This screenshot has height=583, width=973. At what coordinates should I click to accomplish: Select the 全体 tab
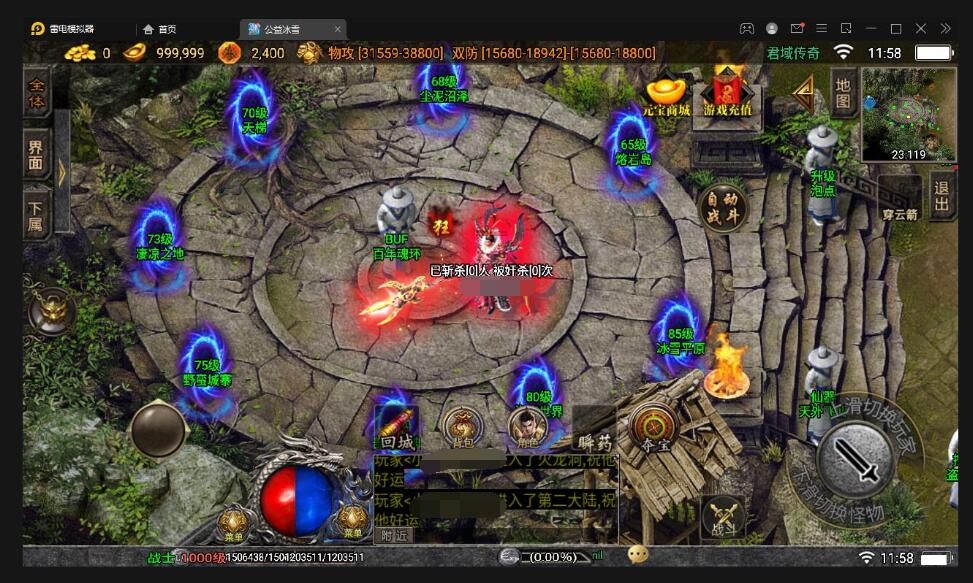pyautogui.click(x=37, y=92)
